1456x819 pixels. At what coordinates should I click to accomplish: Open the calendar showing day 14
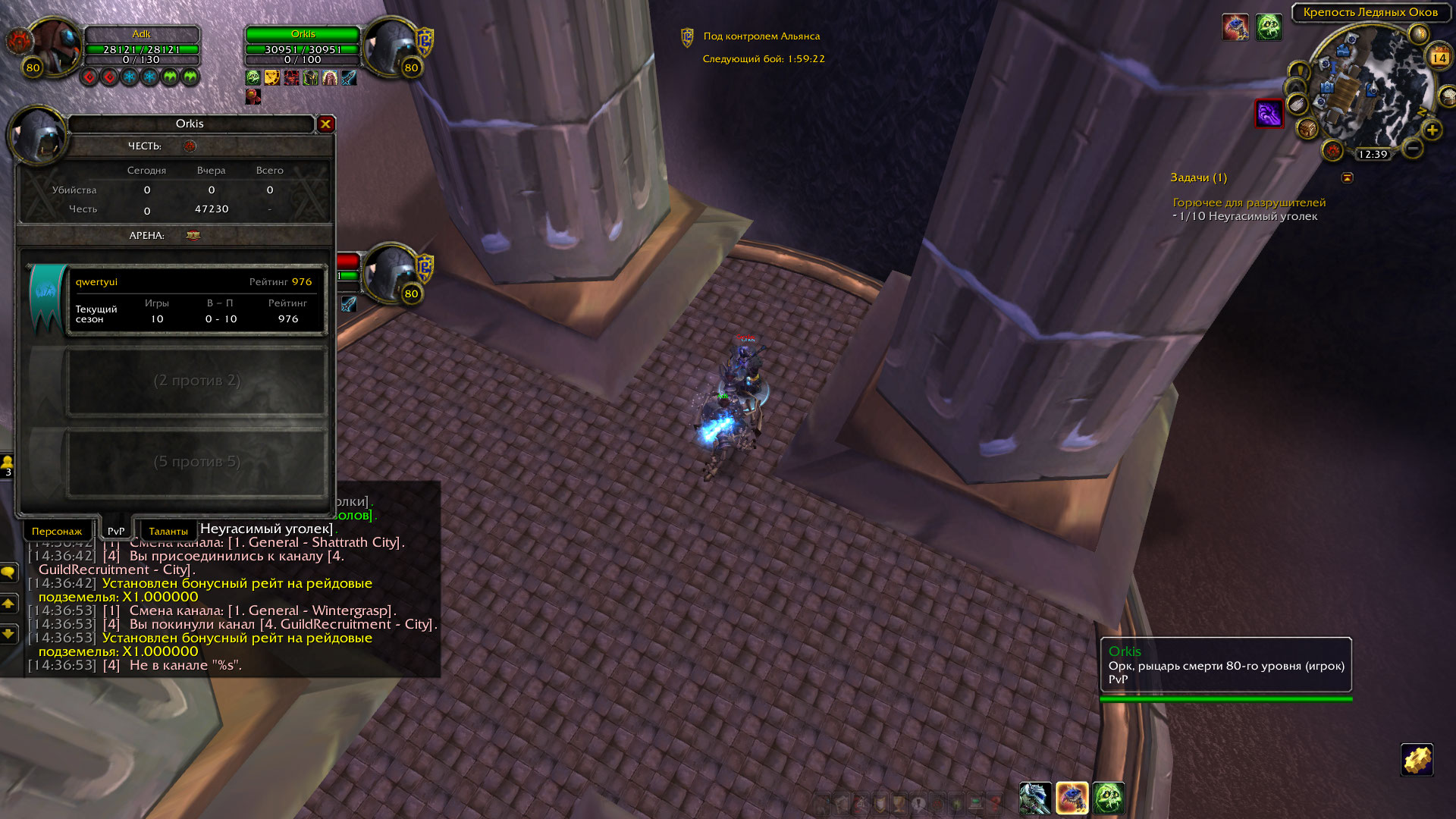point(1439,58)
